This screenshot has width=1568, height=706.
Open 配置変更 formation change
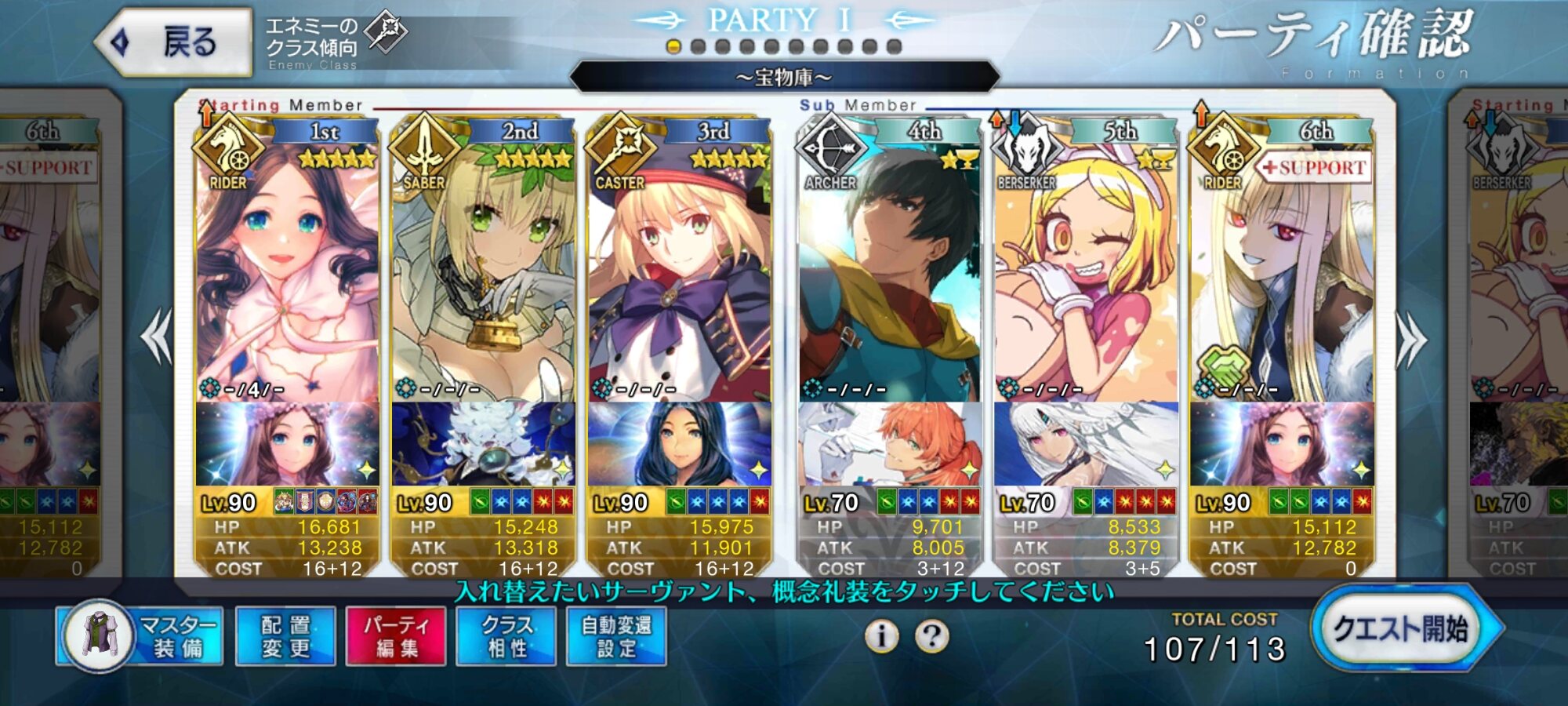pyautogui.click(x=285, y=636)
